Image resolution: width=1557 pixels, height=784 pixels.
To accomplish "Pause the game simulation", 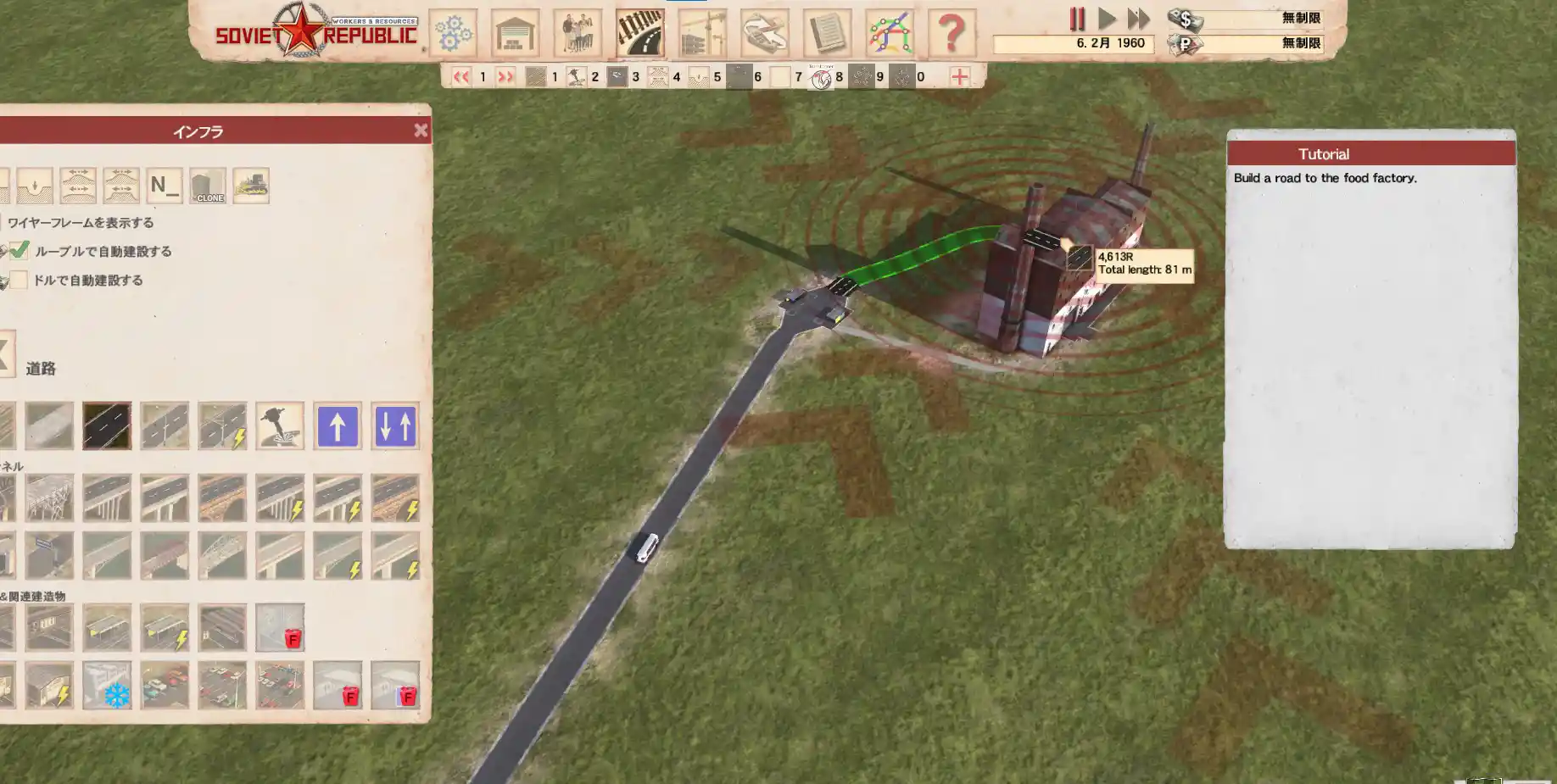I will tap(1077, 19).
